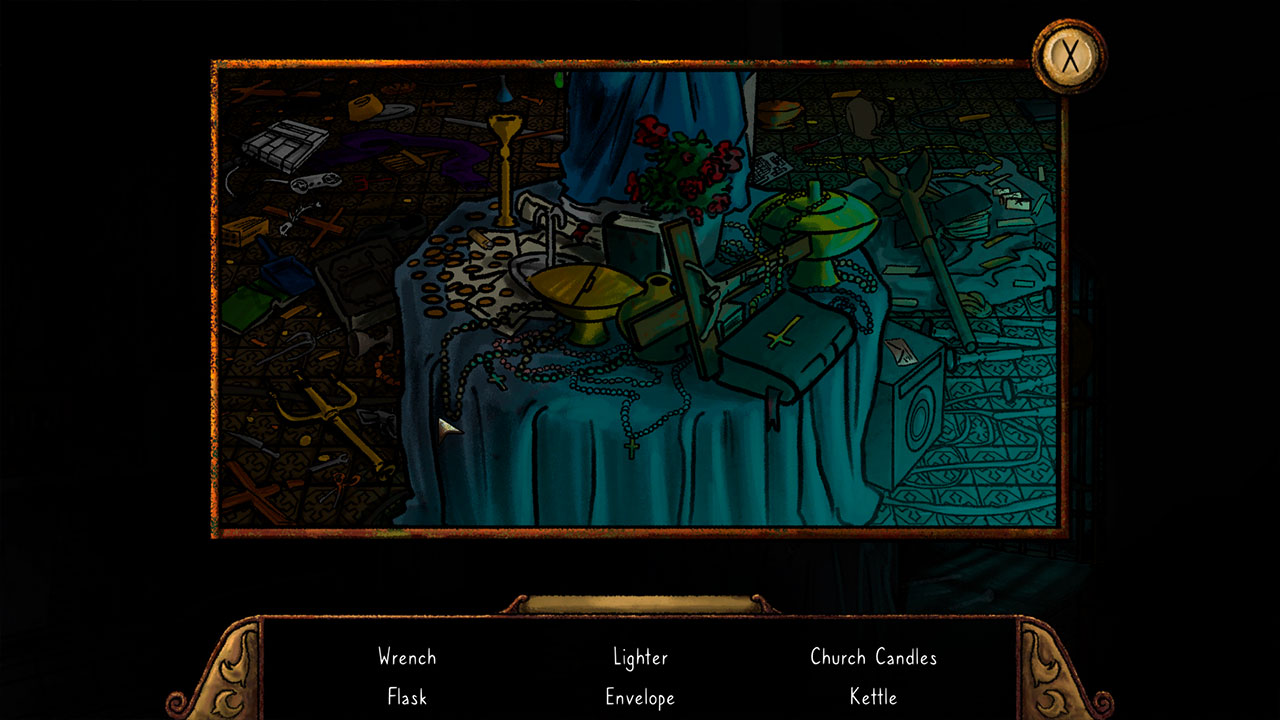Image resolution: width=1280 pixels, height=720 pixels.
Task: Click Church Candles in the word list
Action: click(873, 657)
